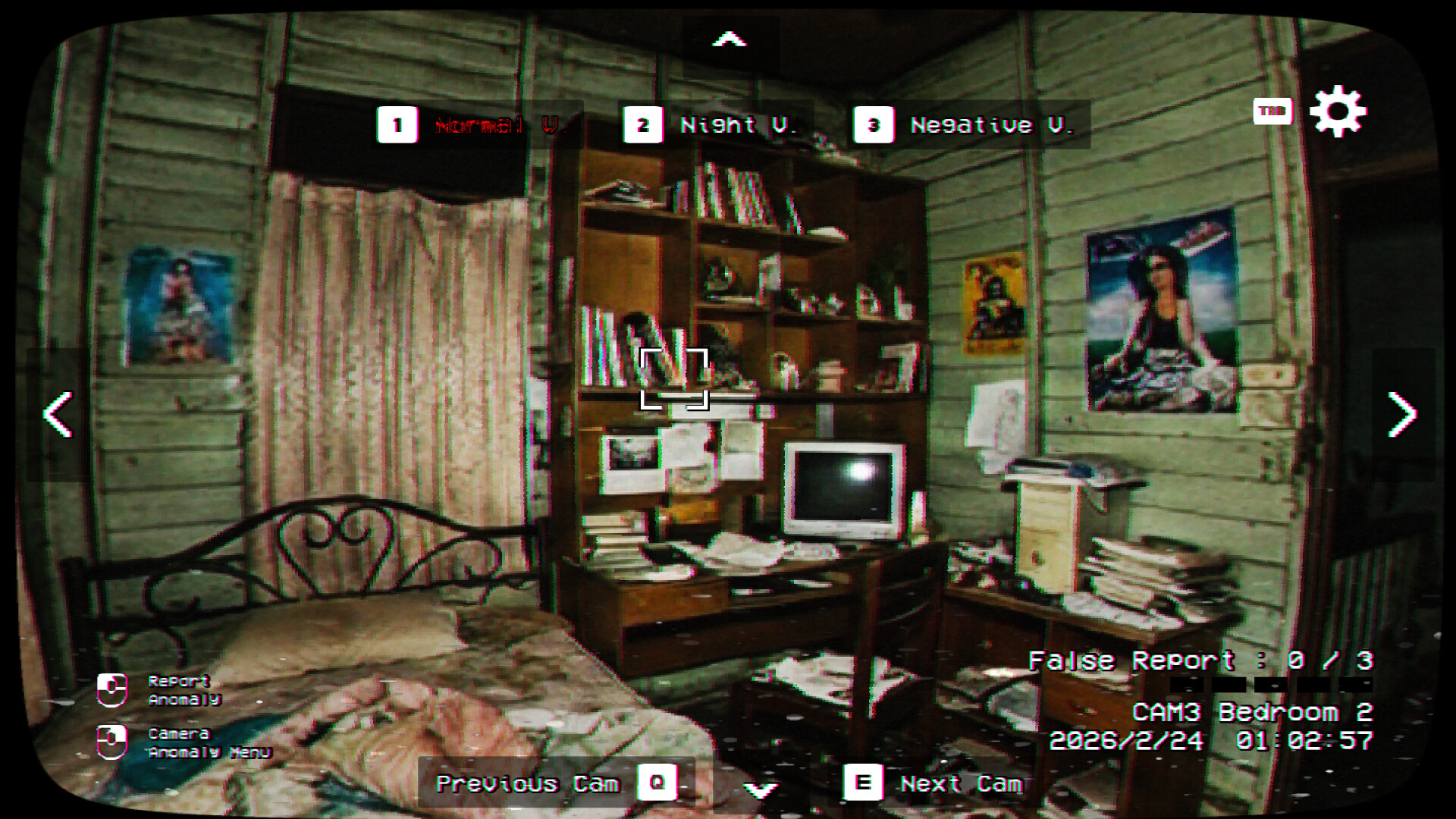Click the center targeting reticle
1456x819 pixels.
(x=675, y=377)
